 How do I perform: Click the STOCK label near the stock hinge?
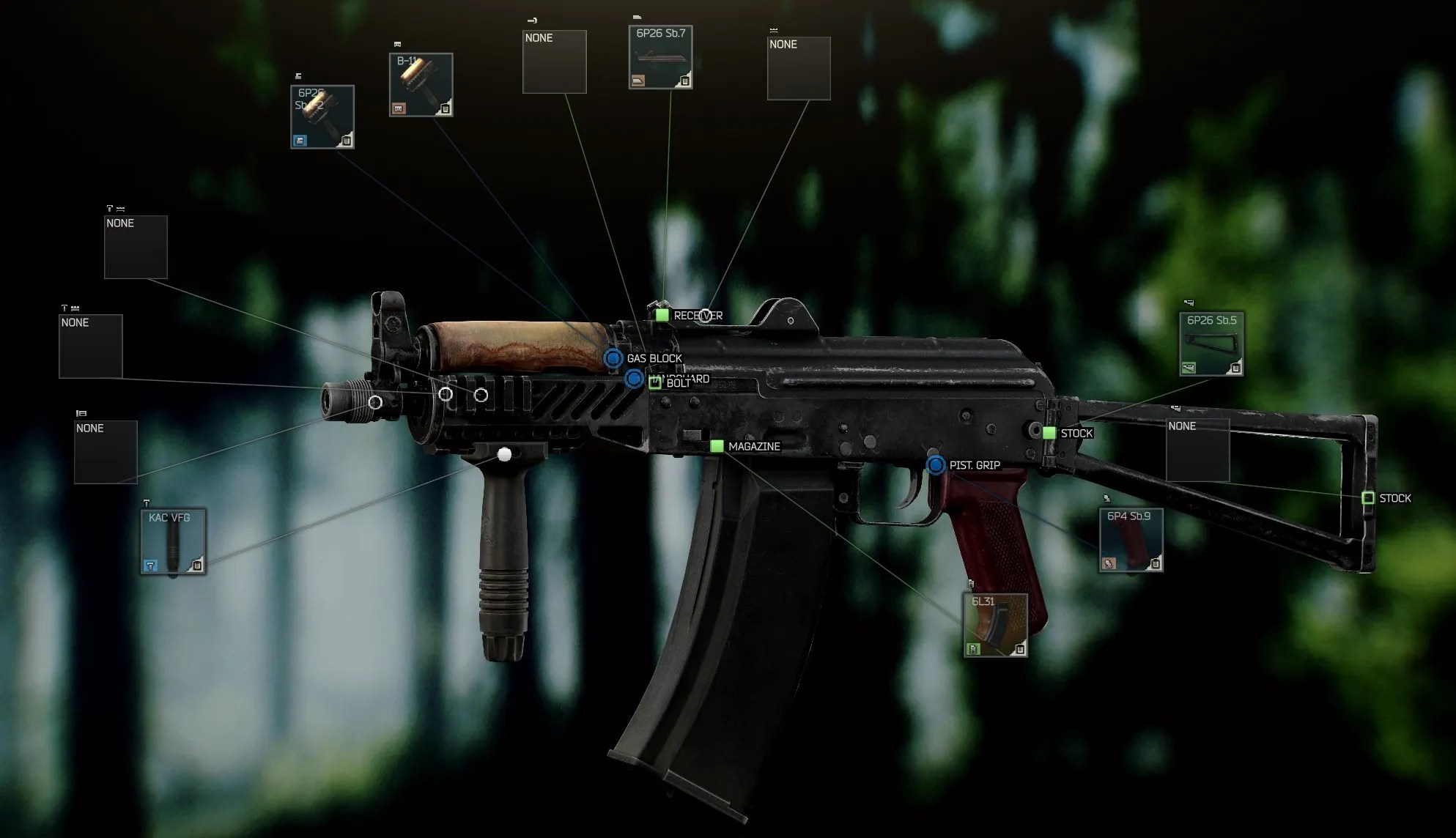pos(1076,433)
